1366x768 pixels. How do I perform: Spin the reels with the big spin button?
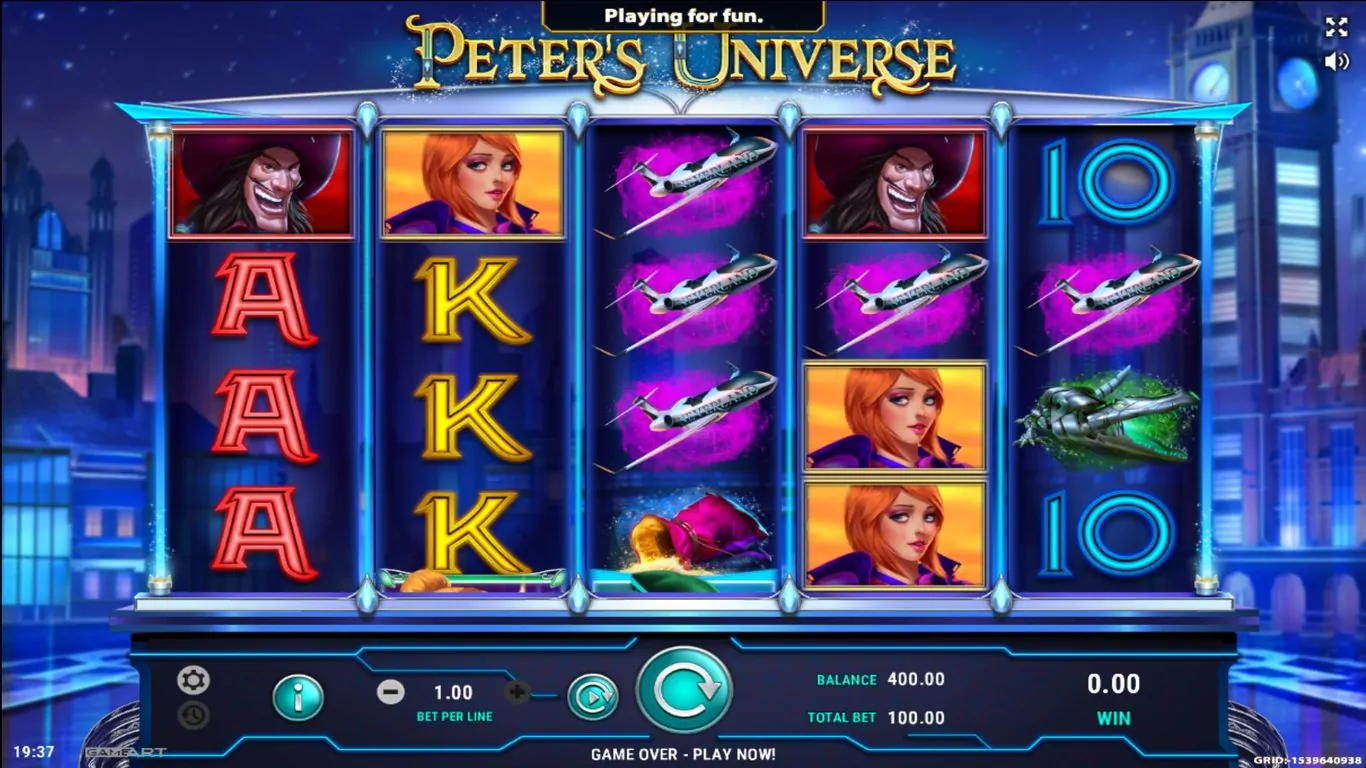(x=684, y=690)
